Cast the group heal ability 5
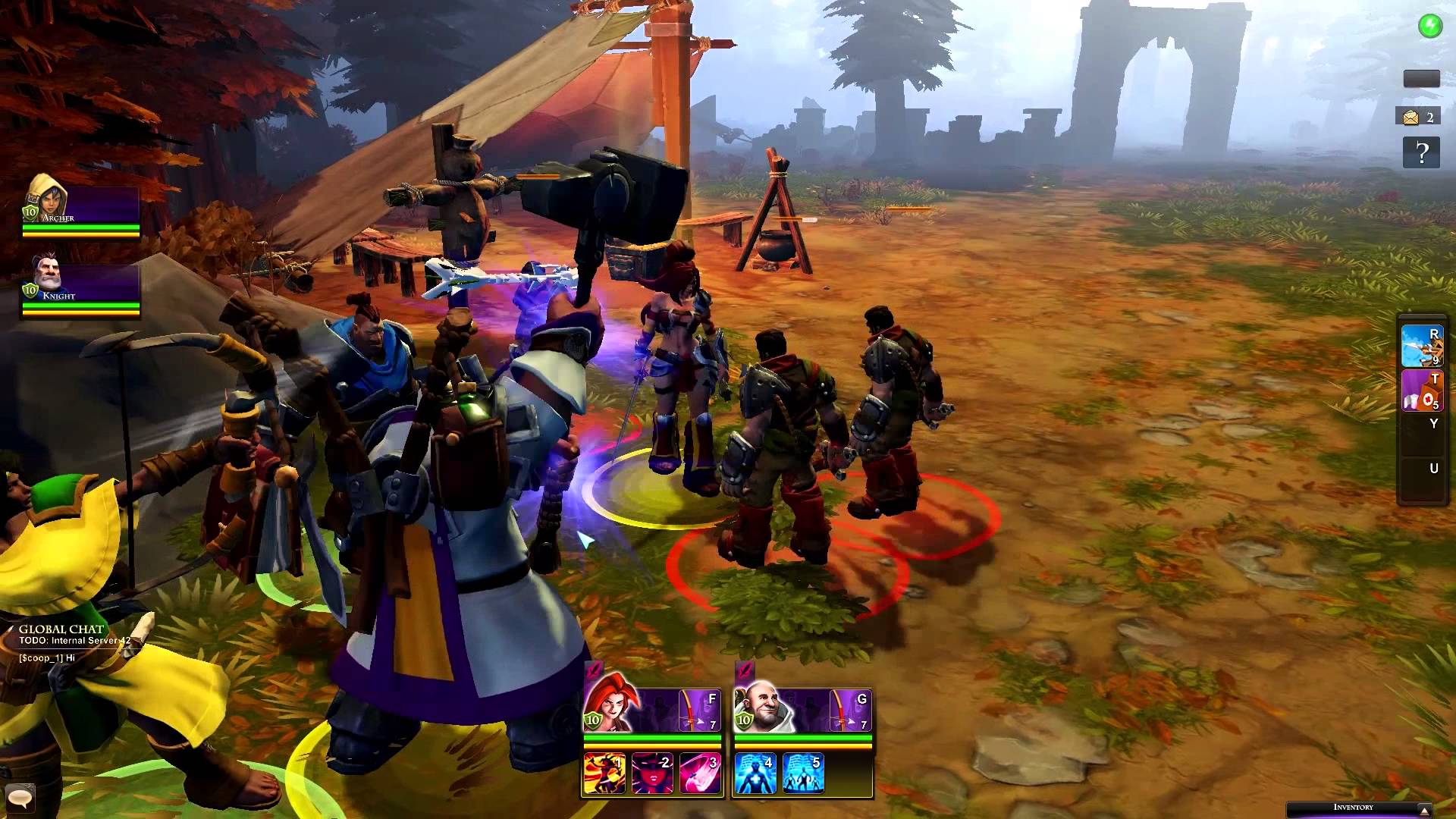Image resolution: width=1456 pixels, height=819 pixels. point(802,773)
